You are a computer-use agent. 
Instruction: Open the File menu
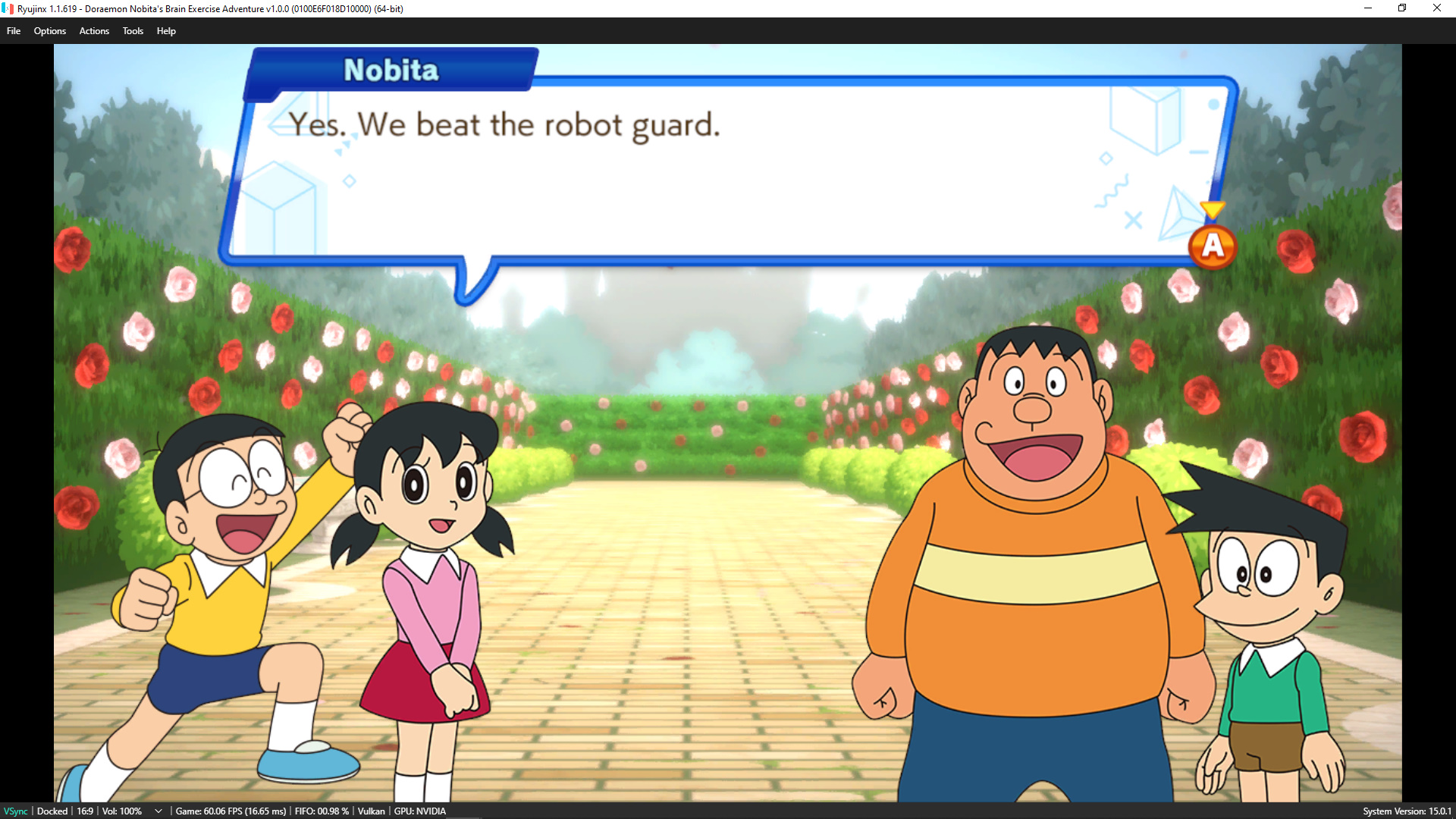click(14, 31)
